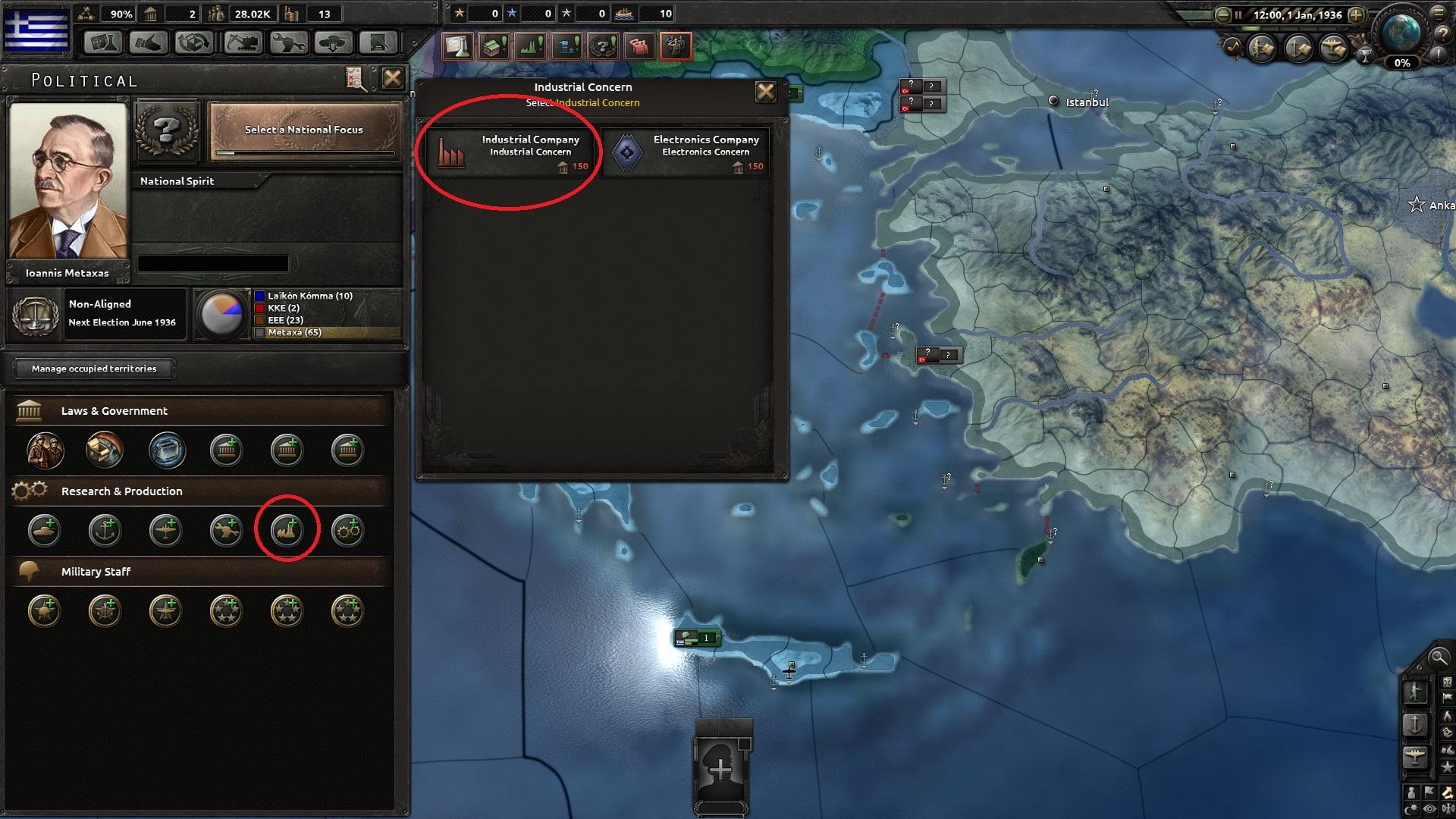Hire a tank designer in Research & Production
This screenshot has width=1456, height=819.
[44, 531]
